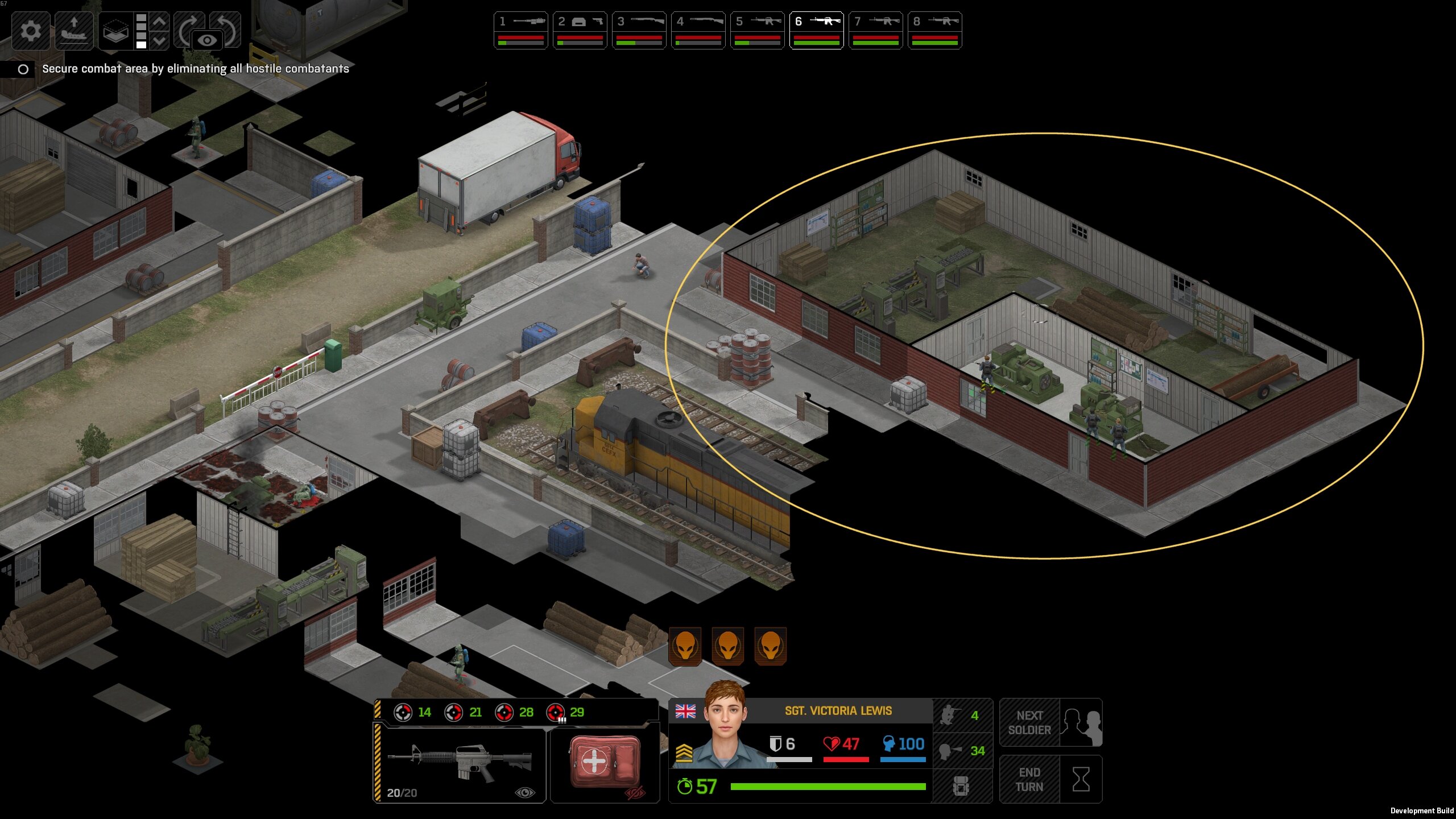End the current turn
1456x819 pixels.
click(1050, 779)
